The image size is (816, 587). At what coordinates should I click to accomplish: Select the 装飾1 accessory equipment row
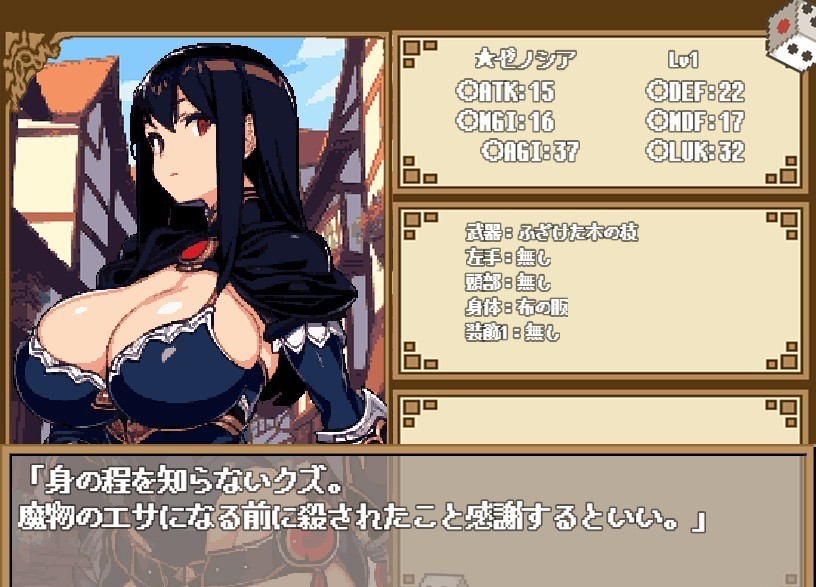[514, 333]
